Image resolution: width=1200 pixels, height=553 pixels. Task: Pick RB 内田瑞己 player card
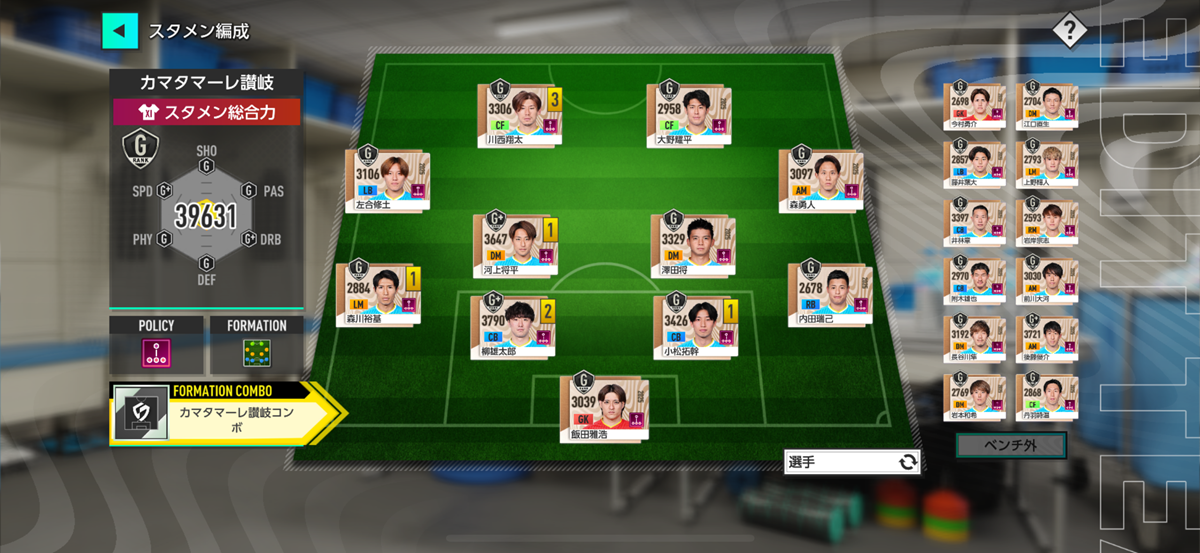[827, 295]
